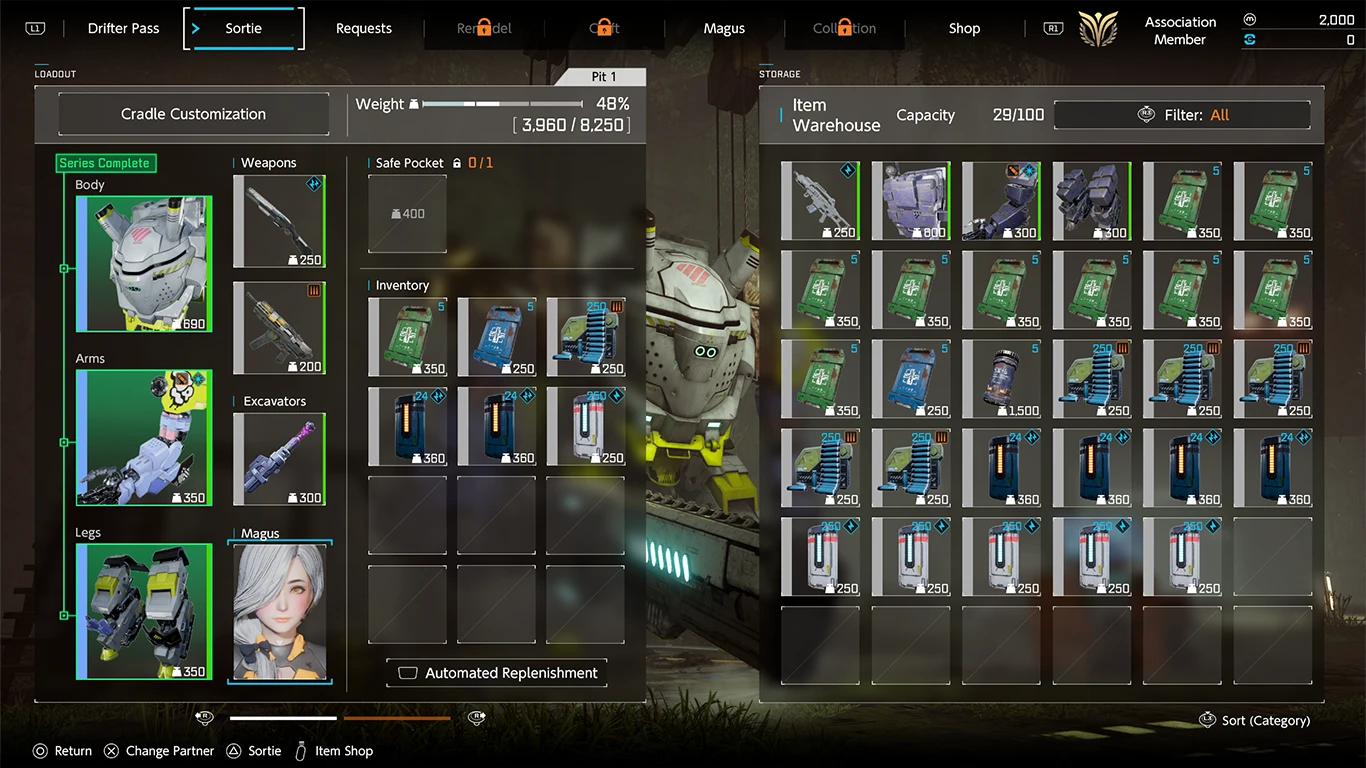The height and width of the screenshot is (768, 1366).
Task: Click the left drifter gem toggle below the loadout
Action: point(204,717)
